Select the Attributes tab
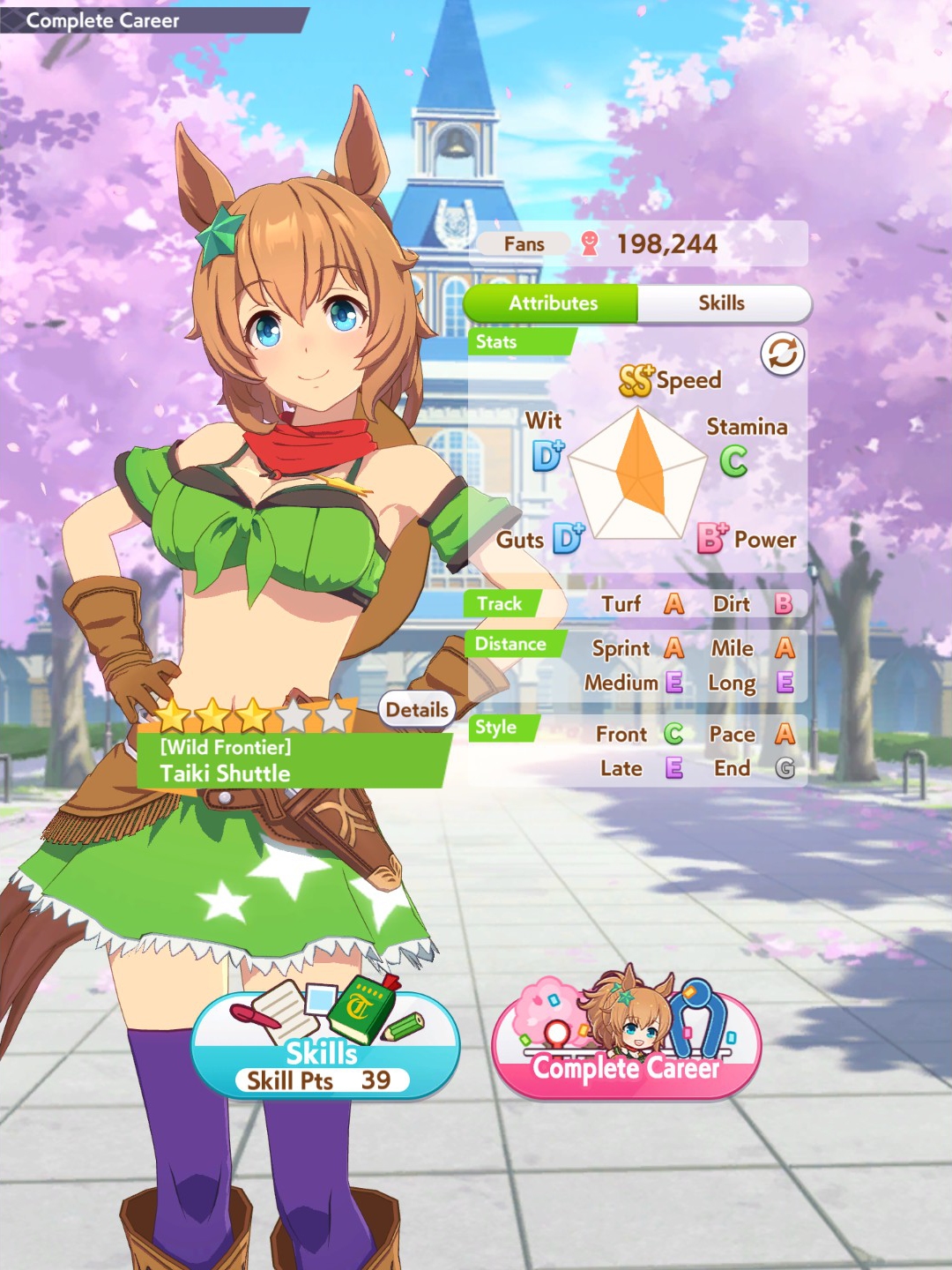This screenshot has width=952, height=1270. 553,303
